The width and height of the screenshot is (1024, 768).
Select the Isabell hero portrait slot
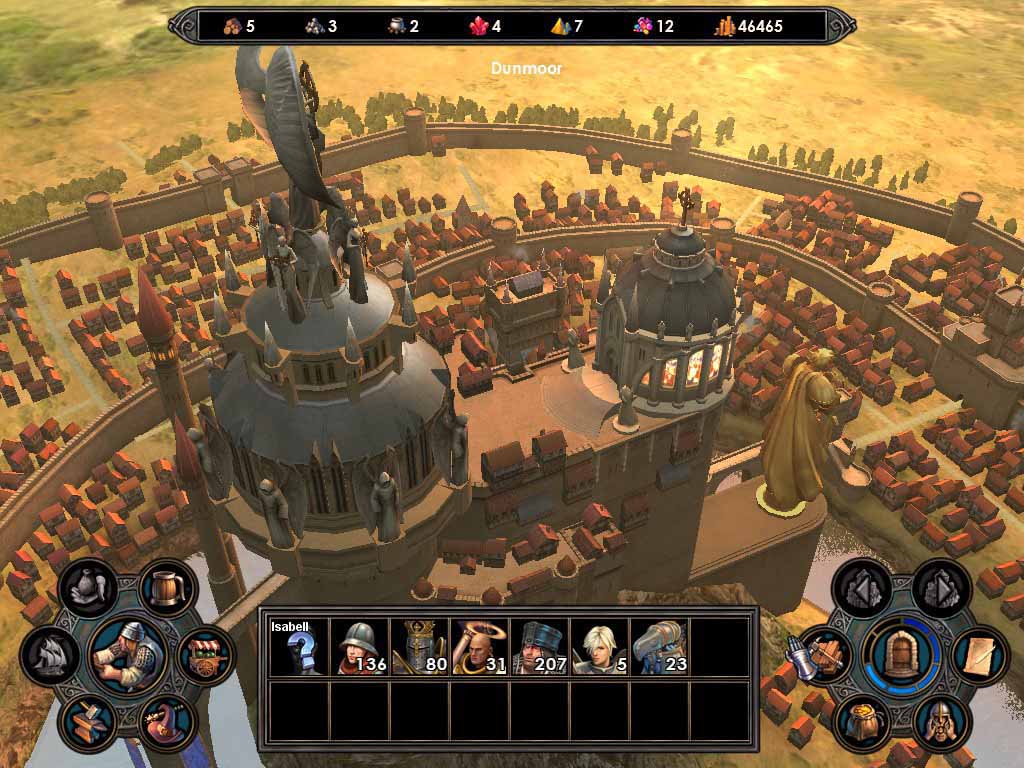pos(299,647)
